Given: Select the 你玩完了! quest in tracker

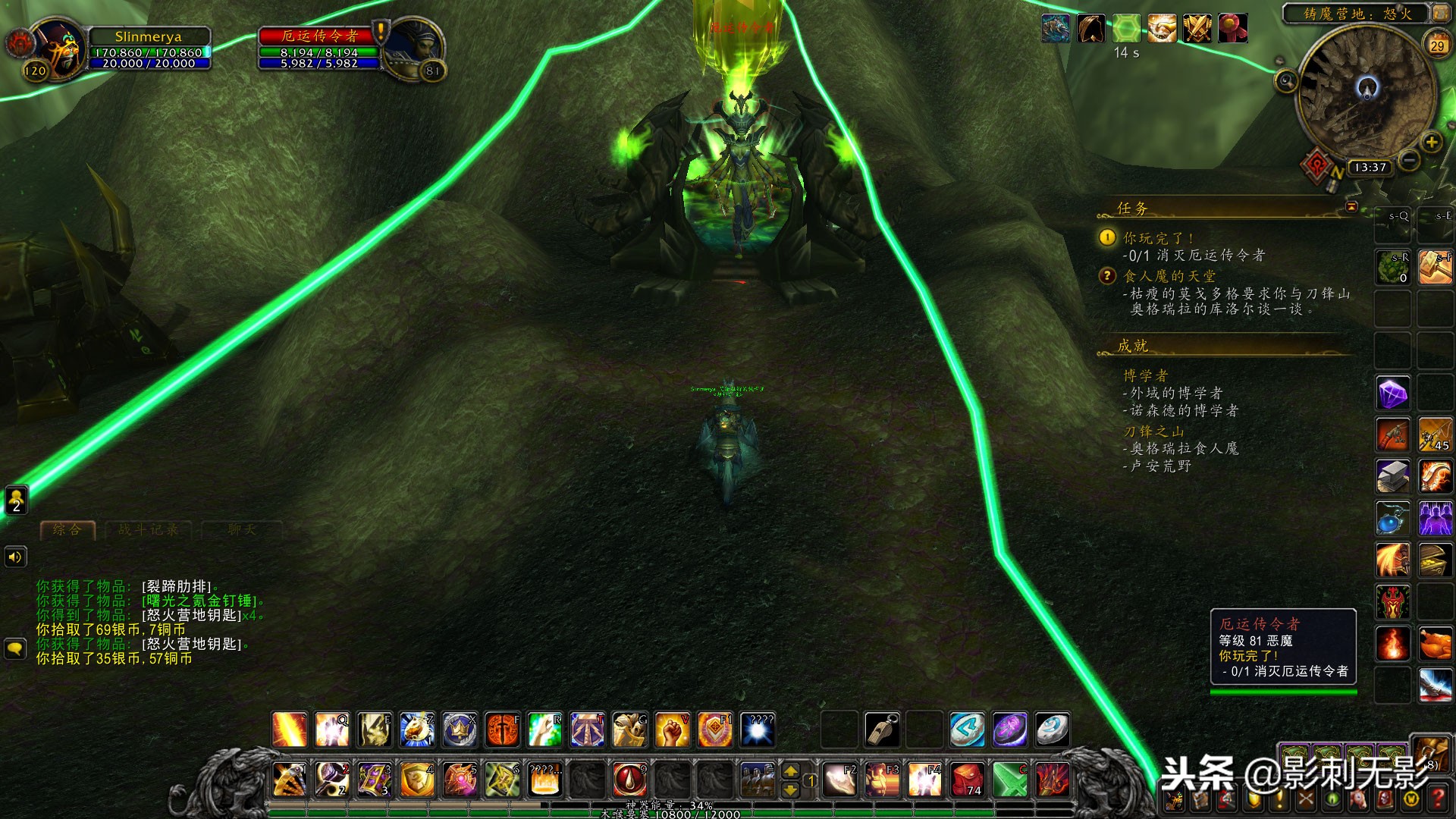Looking at the screenshot, I should click(x=1158, y=238).
